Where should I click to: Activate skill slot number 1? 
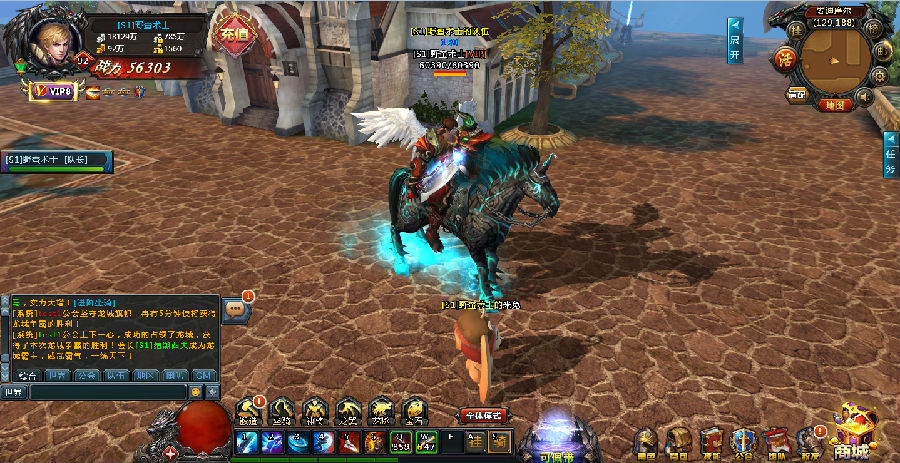[246, 442]
